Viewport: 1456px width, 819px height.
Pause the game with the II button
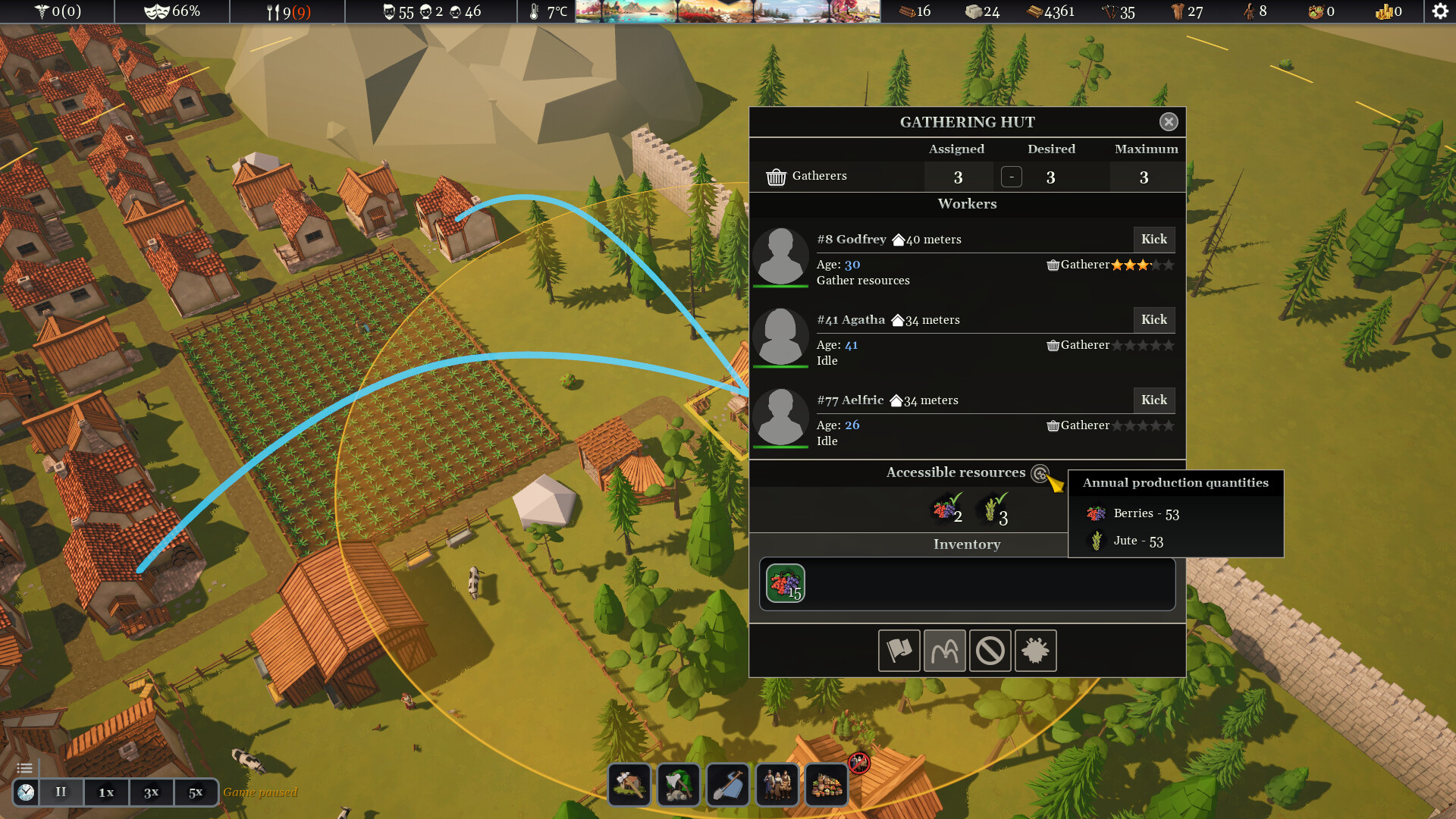[x=60, y=792]
